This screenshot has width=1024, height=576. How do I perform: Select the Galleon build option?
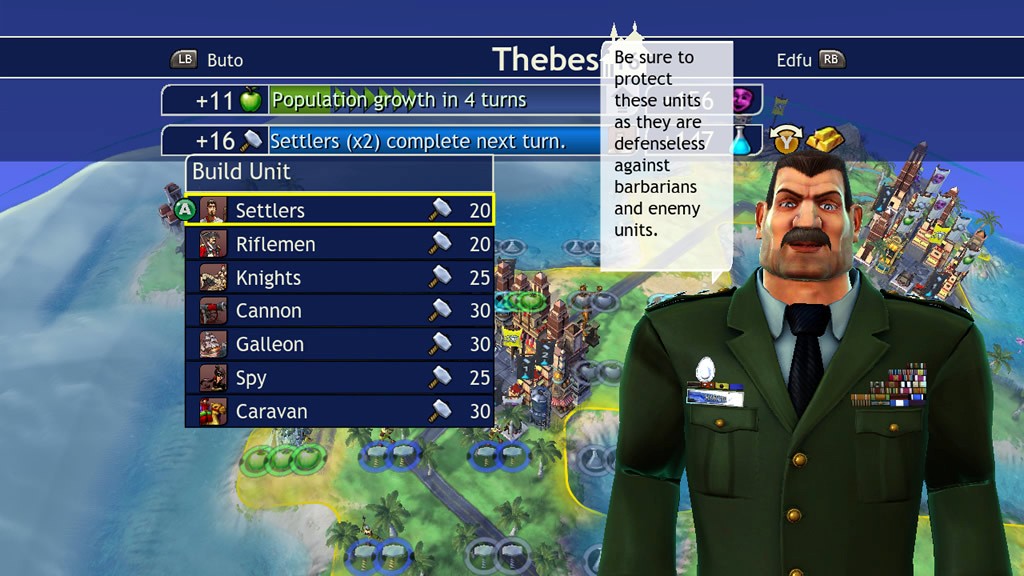point(339,344)
